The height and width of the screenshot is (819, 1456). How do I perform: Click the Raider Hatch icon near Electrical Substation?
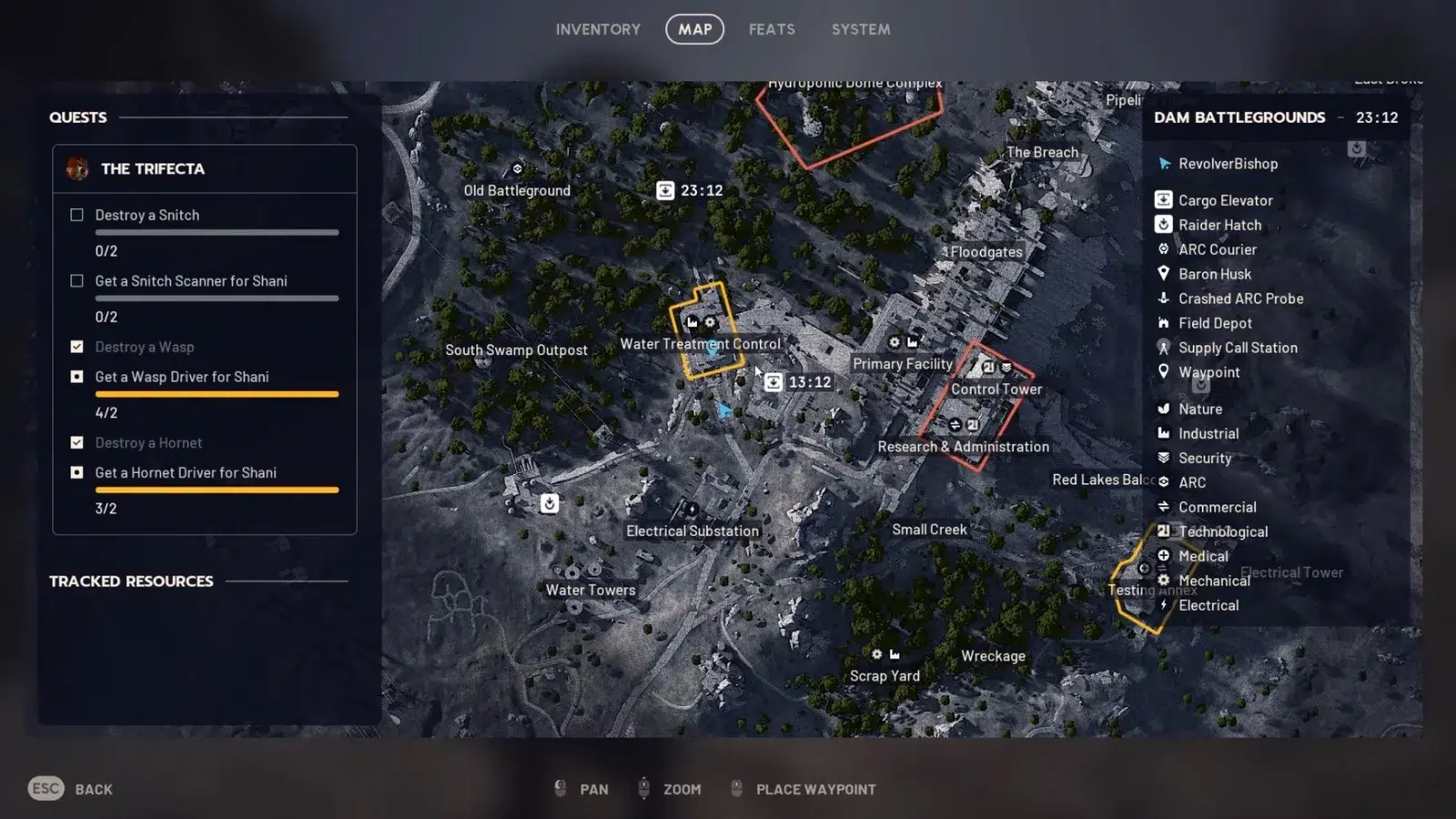[550, 503]
